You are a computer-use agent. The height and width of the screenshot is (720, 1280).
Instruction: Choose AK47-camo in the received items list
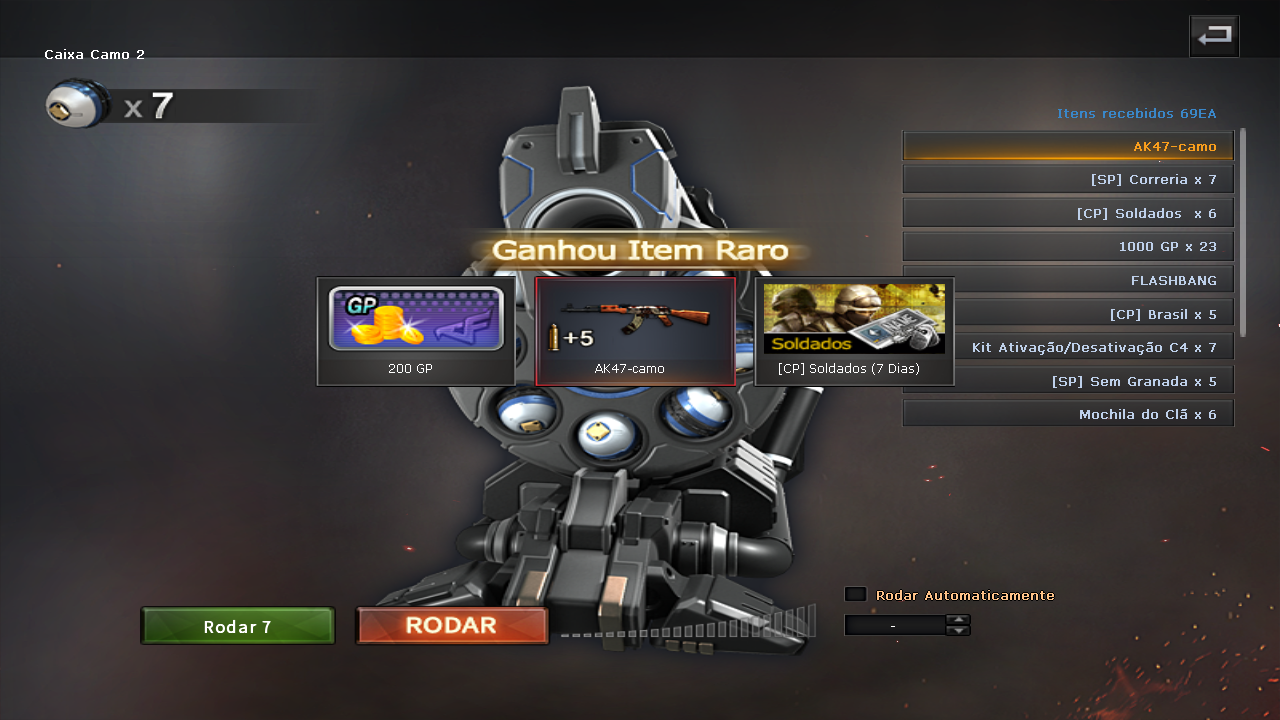pos(1068,146)
